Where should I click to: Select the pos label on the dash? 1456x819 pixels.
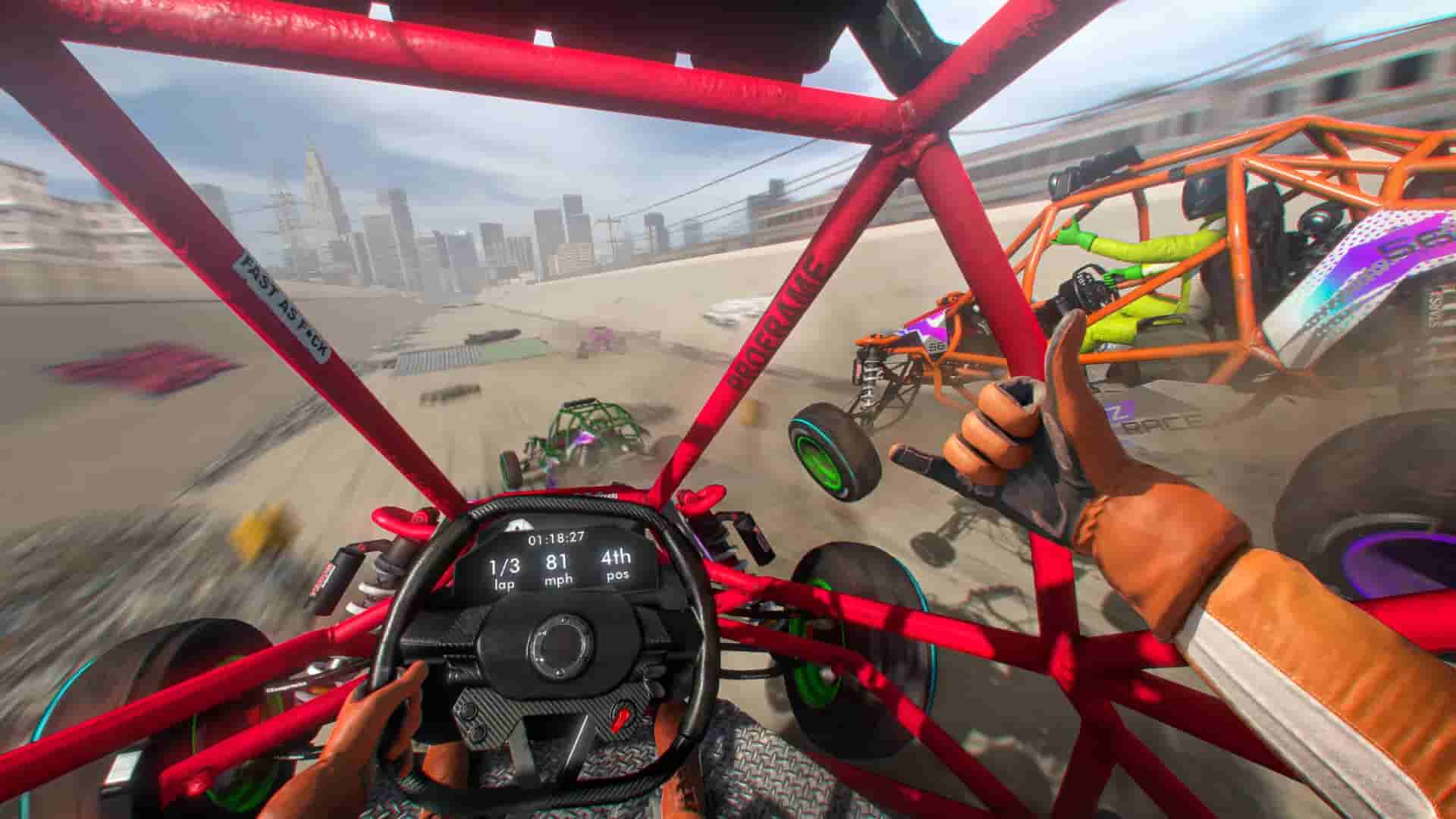[617, 575]
